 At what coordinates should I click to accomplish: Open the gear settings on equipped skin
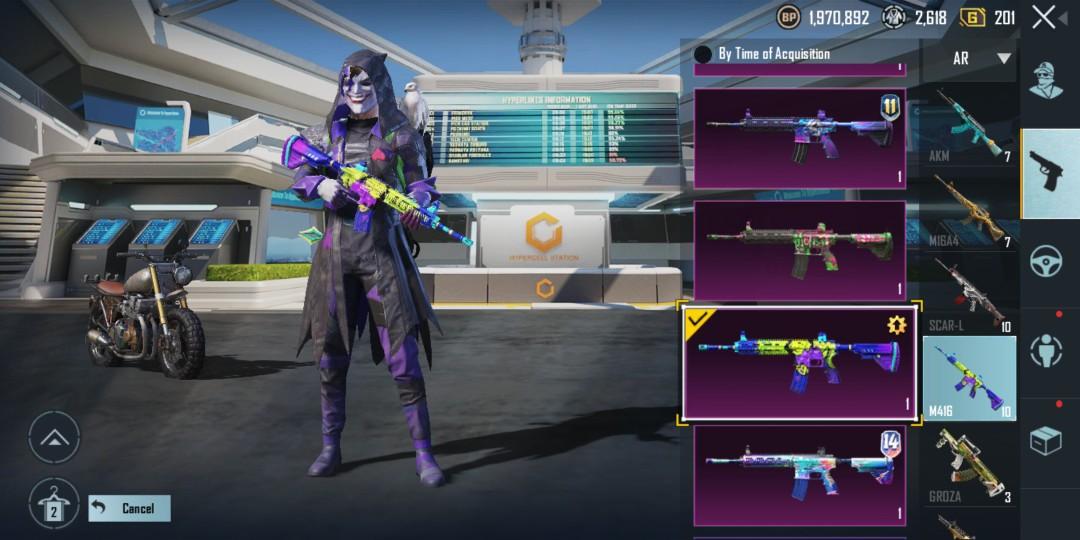click(895, 324)
